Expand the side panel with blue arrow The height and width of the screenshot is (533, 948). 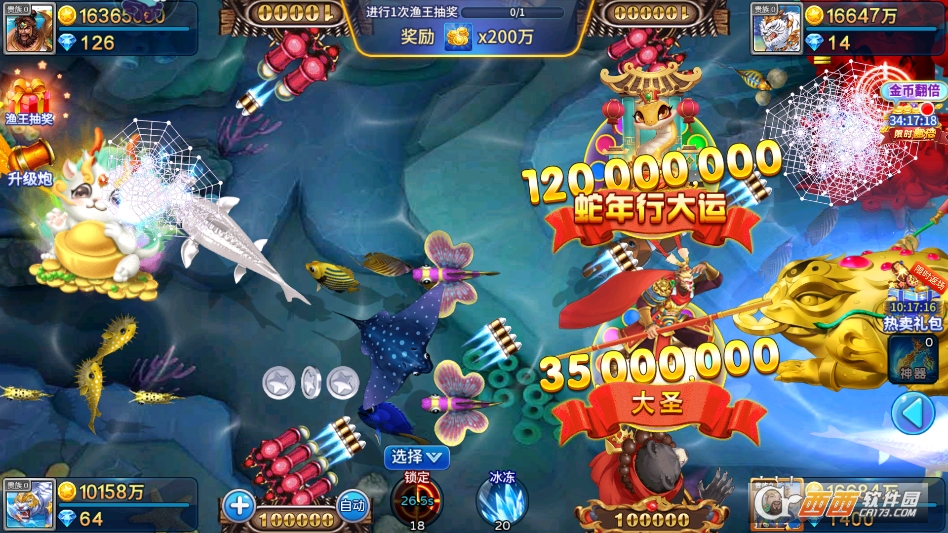point(912,412)
